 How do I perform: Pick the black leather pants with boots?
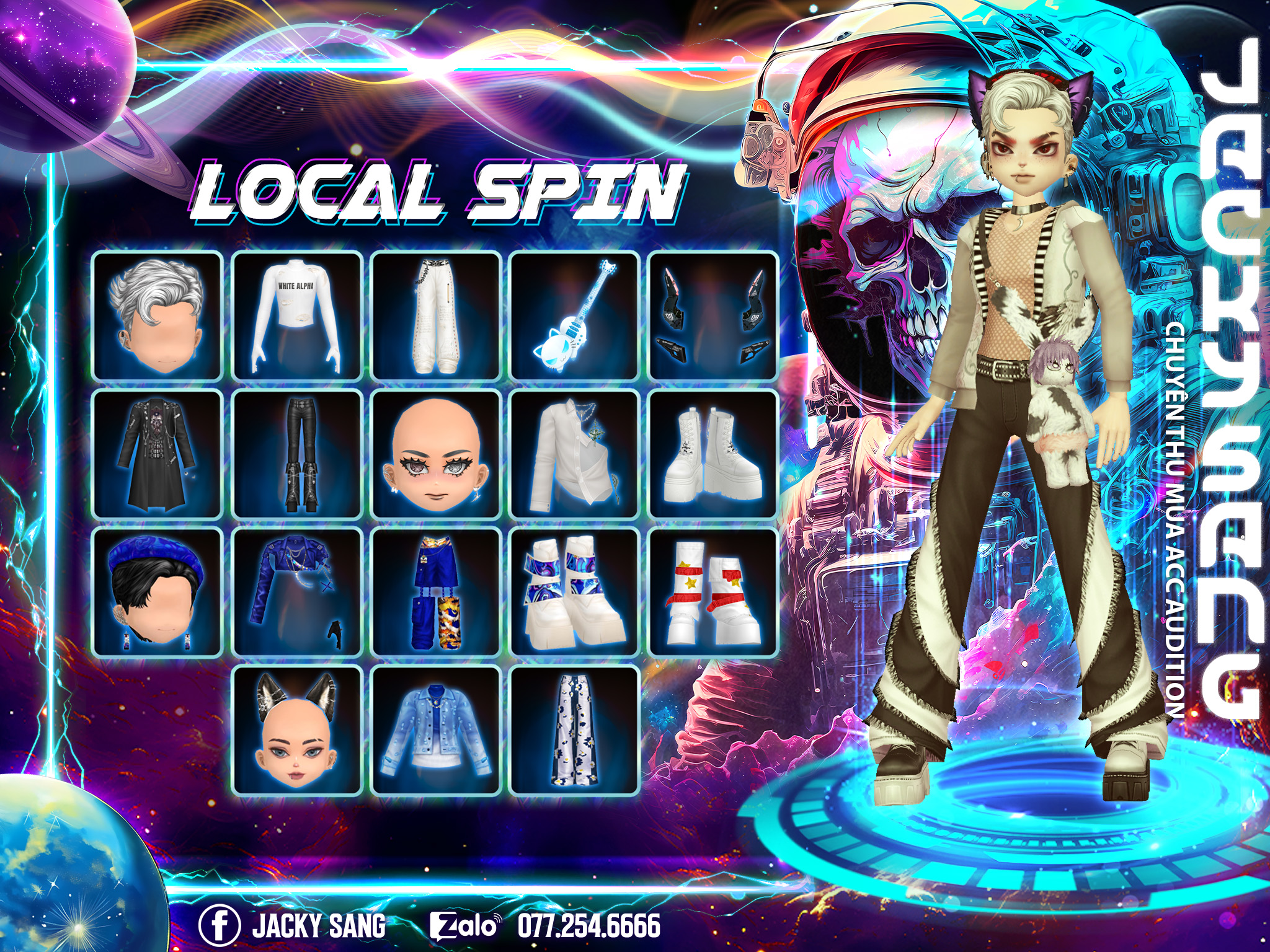[297, 454]
